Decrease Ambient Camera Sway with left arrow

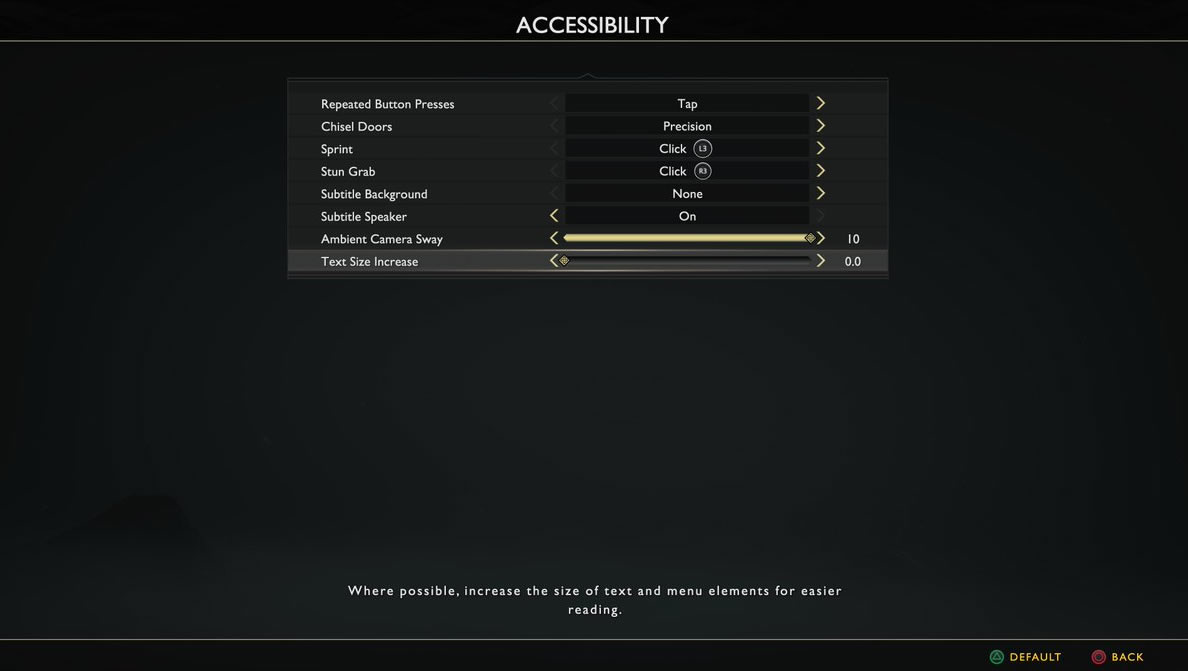[x=554, y=239]
